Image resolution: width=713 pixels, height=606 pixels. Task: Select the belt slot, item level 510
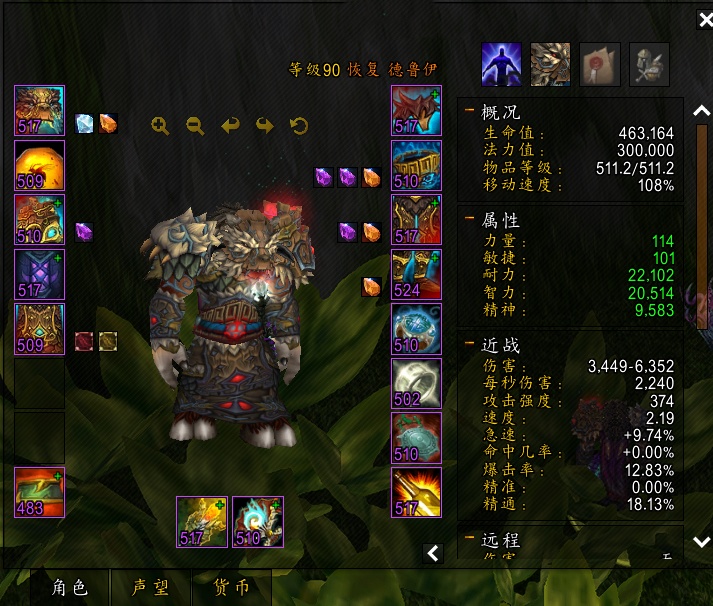415,165
